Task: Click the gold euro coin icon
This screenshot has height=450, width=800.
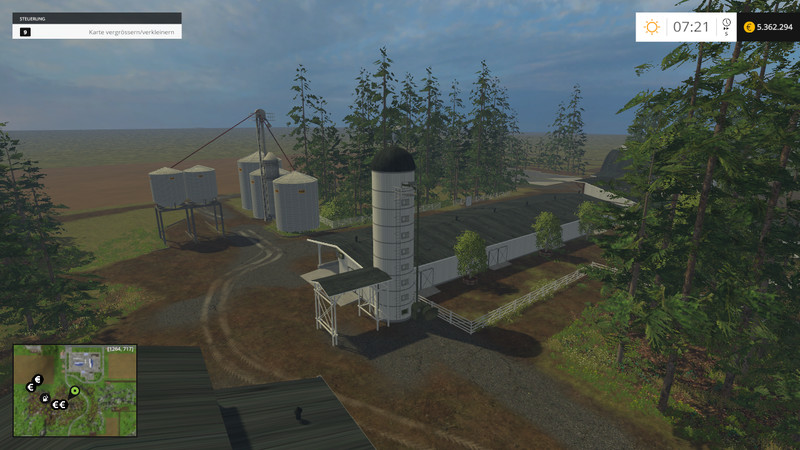Action: click(x=748, y=27)
